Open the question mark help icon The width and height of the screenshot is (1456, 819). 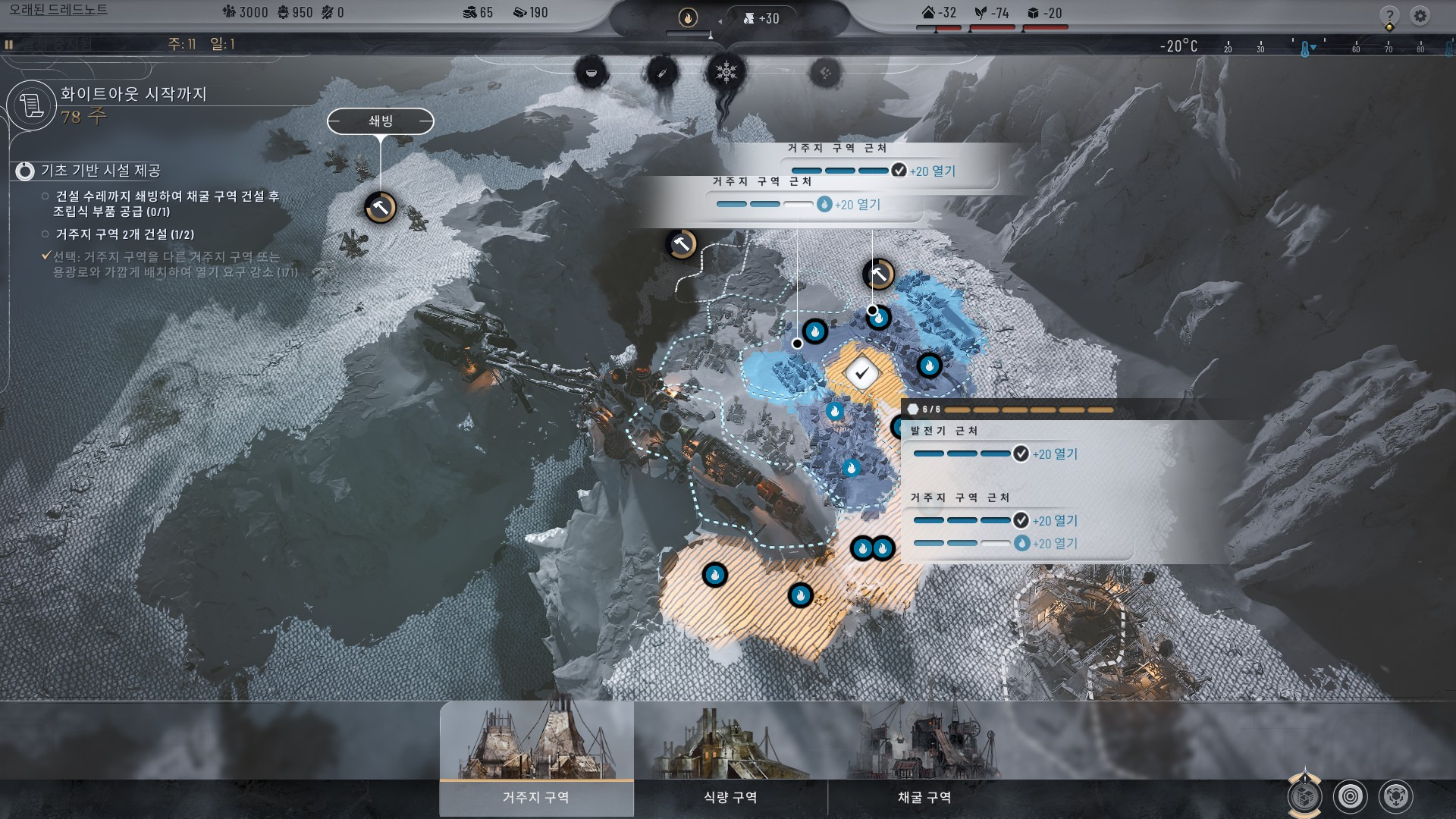click(1389, 16)
